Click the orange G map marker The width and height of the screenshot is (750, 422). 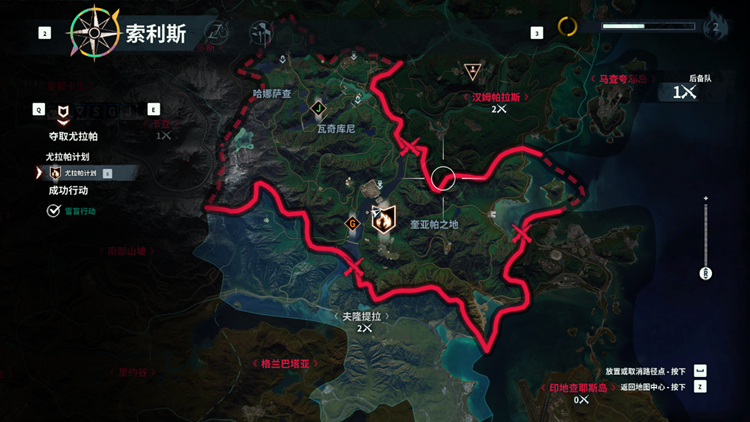tap(352, 222)
